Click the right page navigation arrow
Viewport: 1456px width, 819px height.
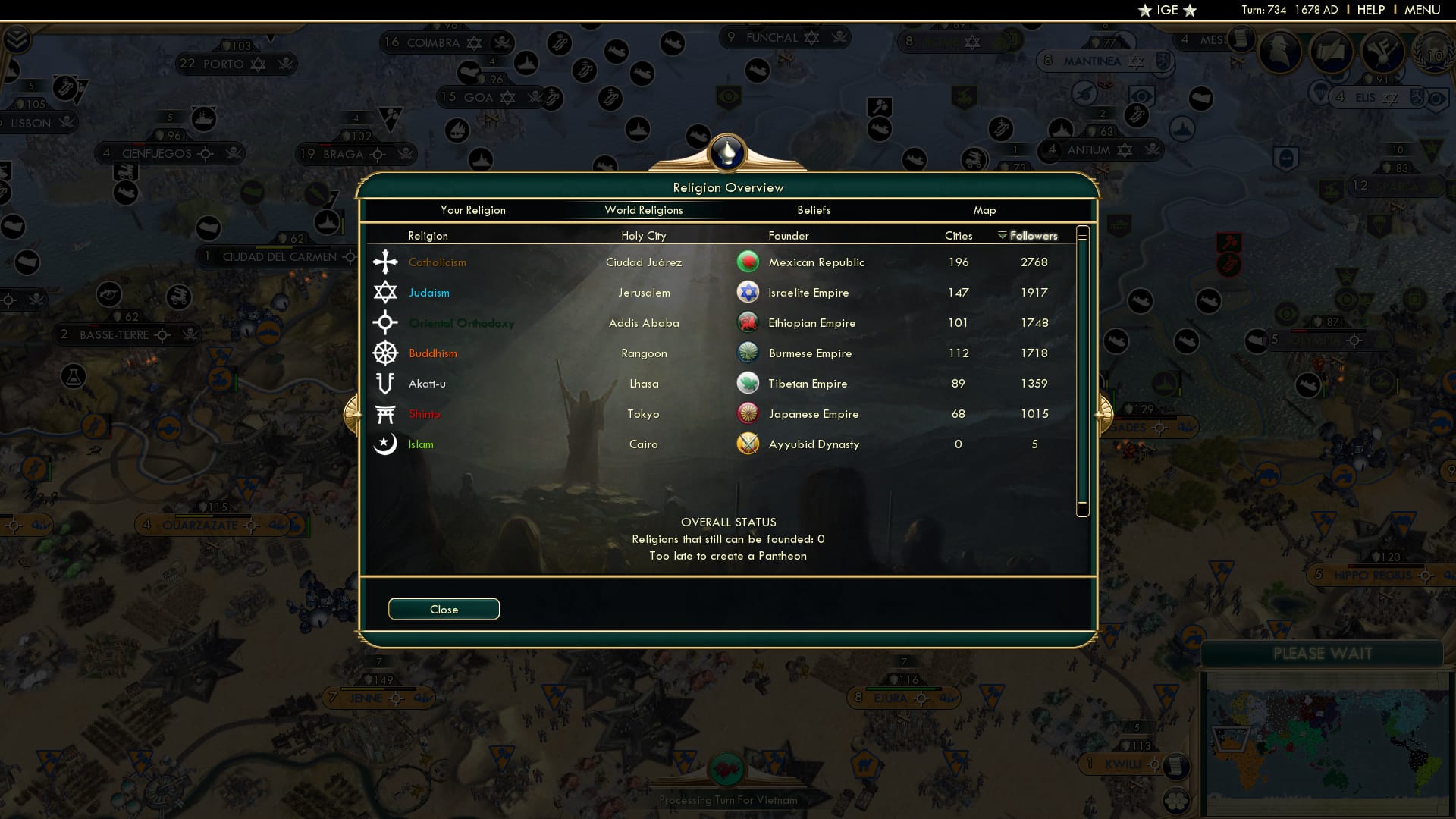point(1104,413)
